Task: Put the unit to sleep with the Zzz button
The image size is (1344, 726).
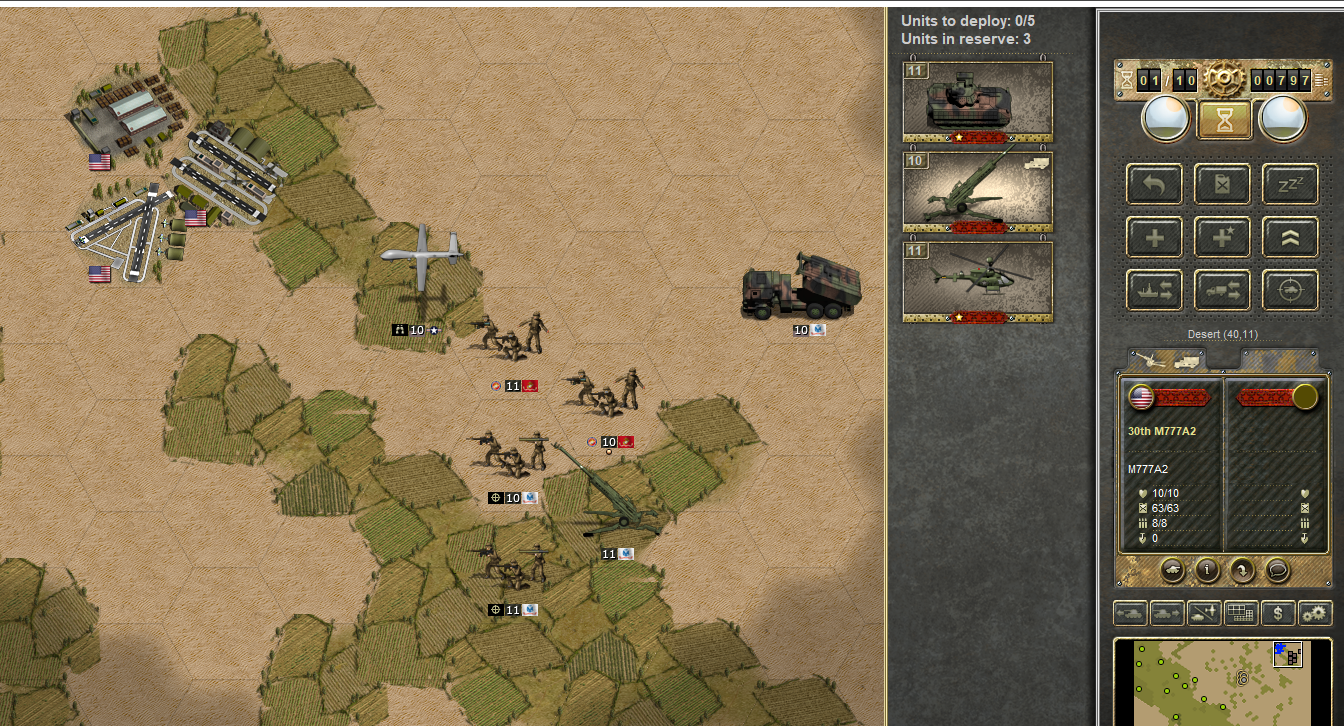Action: (1289, 184)
